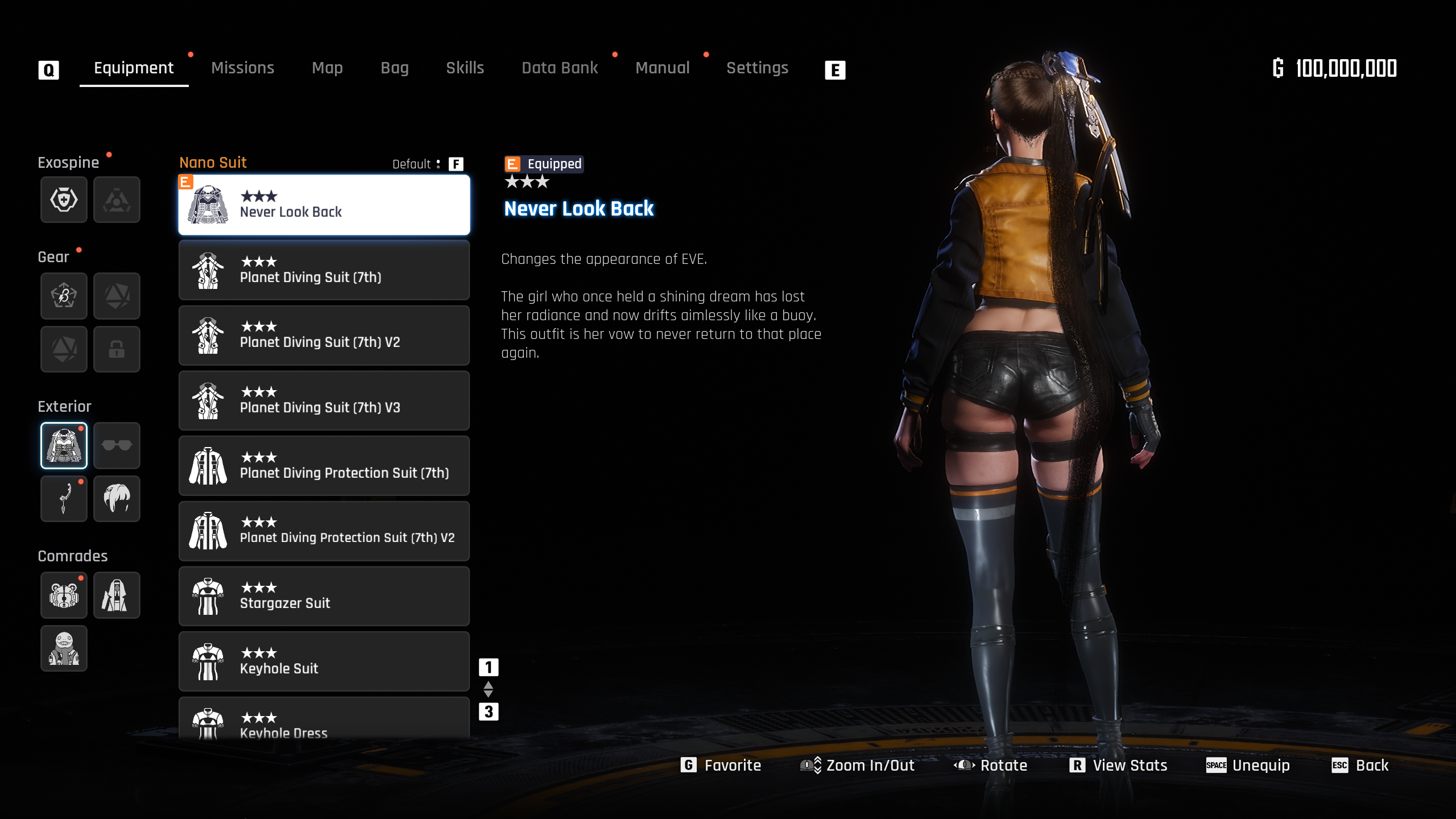Open the glasses exterior slot

pyautogui.click(x=117, y=445)
